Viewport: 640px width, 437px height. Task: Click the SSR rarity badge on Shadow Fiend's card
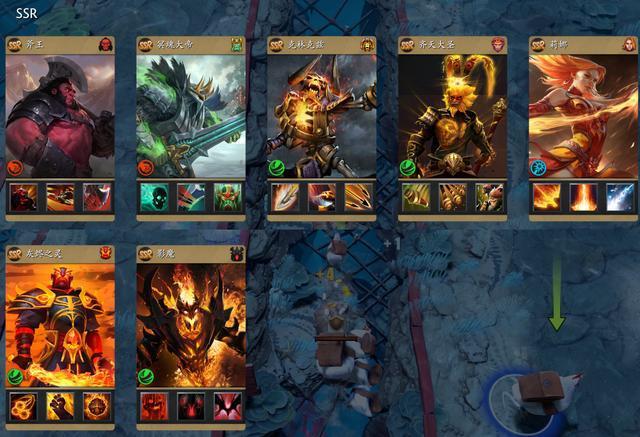[146, 253]
